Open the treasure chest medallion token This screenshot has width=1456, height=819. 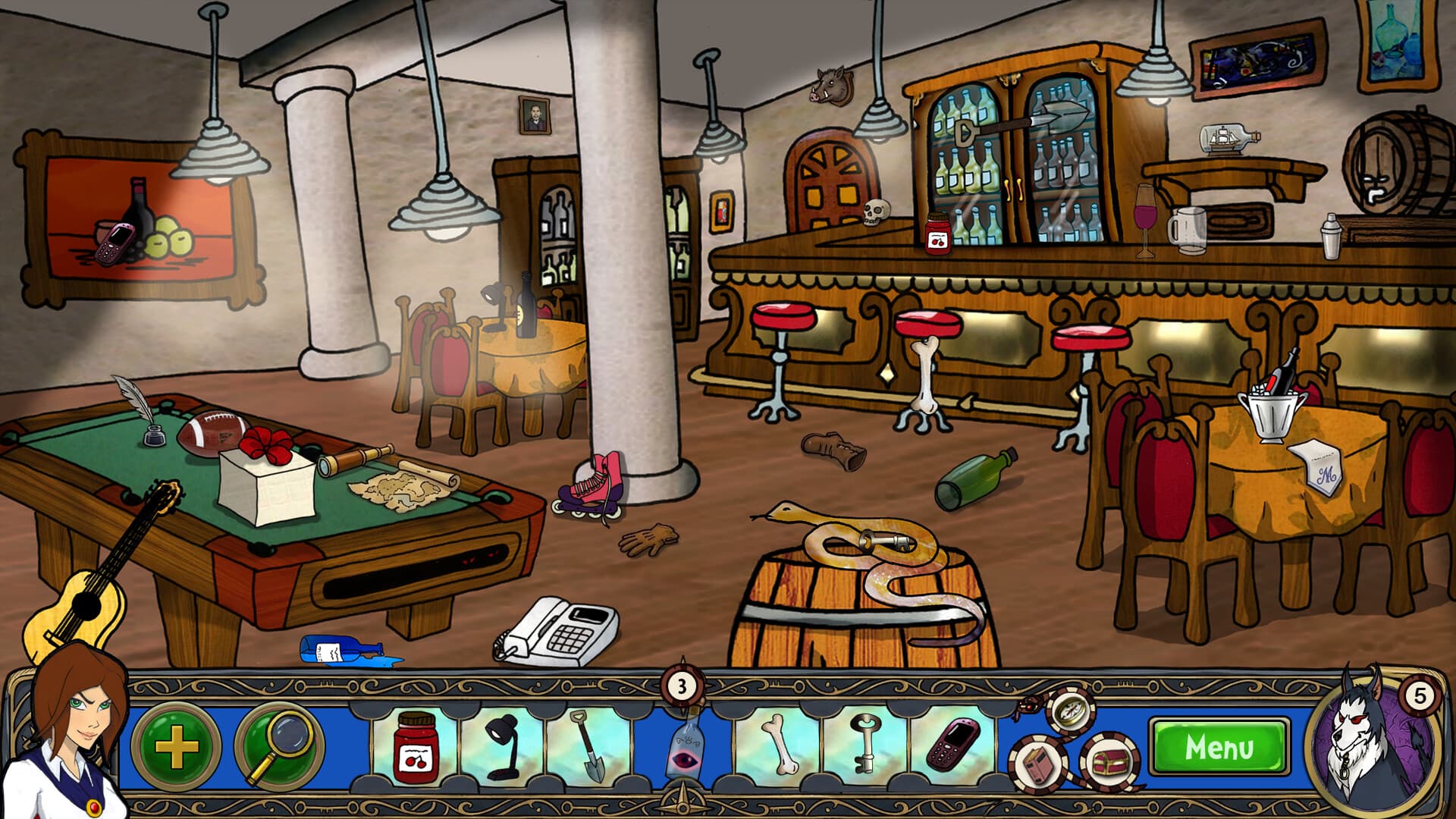(x=1108, y=762)
